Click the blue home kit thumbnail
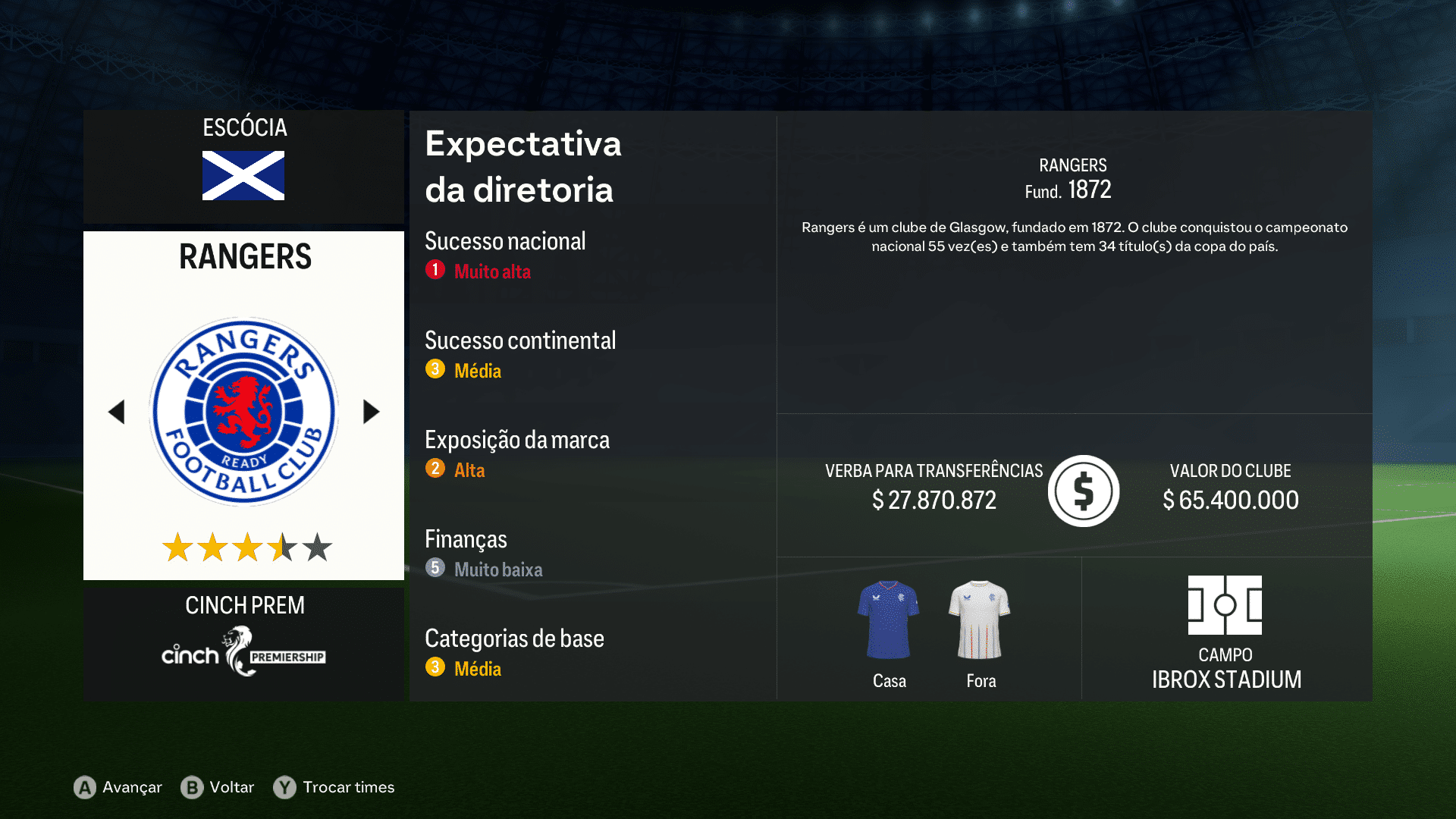This screenshot has height=819, width=1456. click(888, 618)
